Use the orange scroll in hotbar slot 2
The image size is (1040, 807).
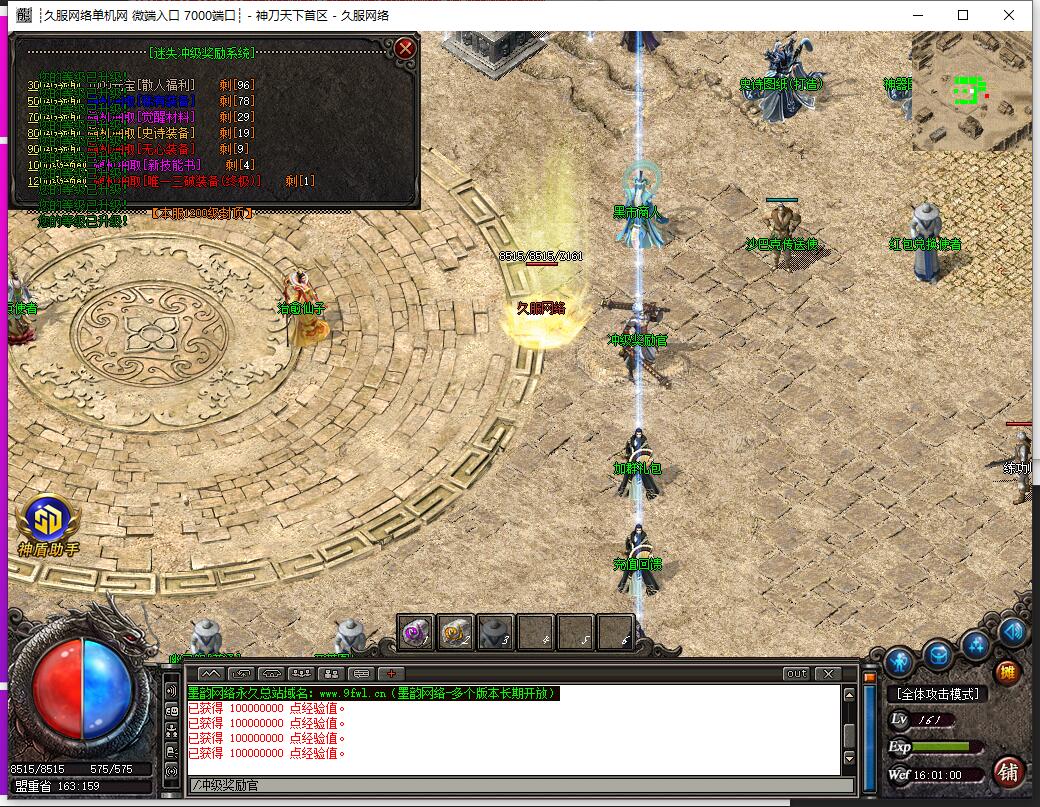456,632
